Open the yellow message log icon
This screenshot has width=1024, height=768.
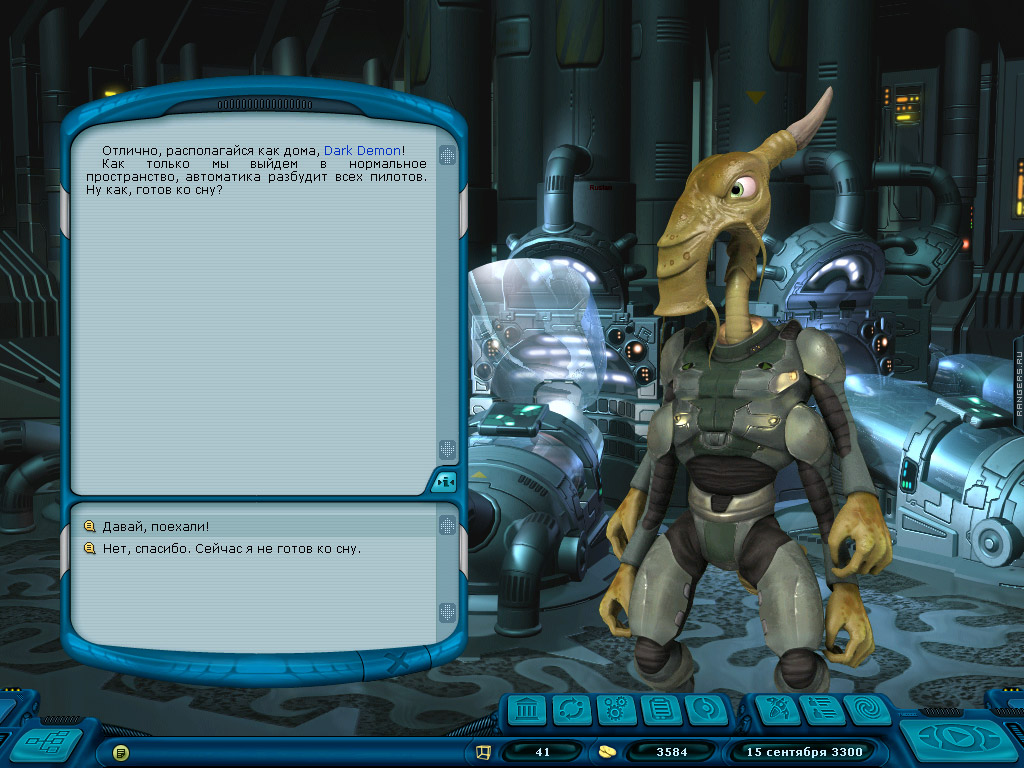coord(120,751)
